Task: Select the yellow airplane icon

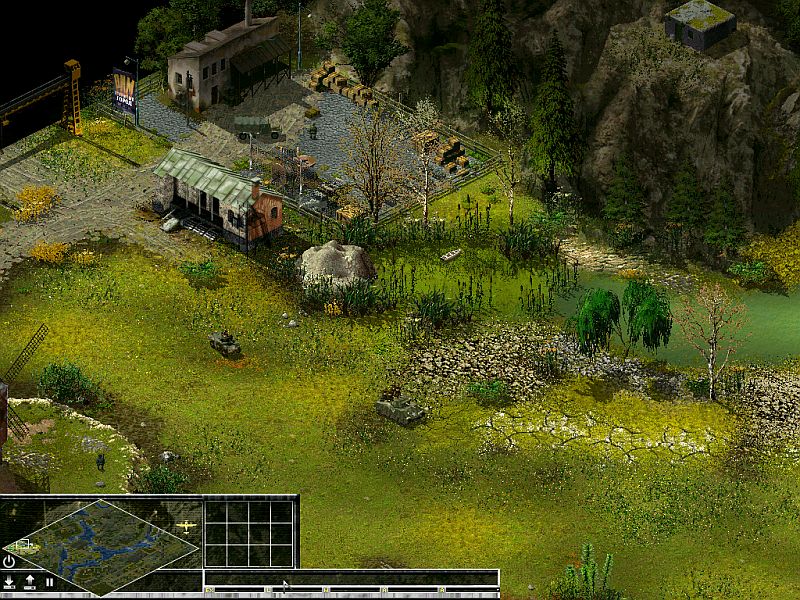Action: pos(185,524)
